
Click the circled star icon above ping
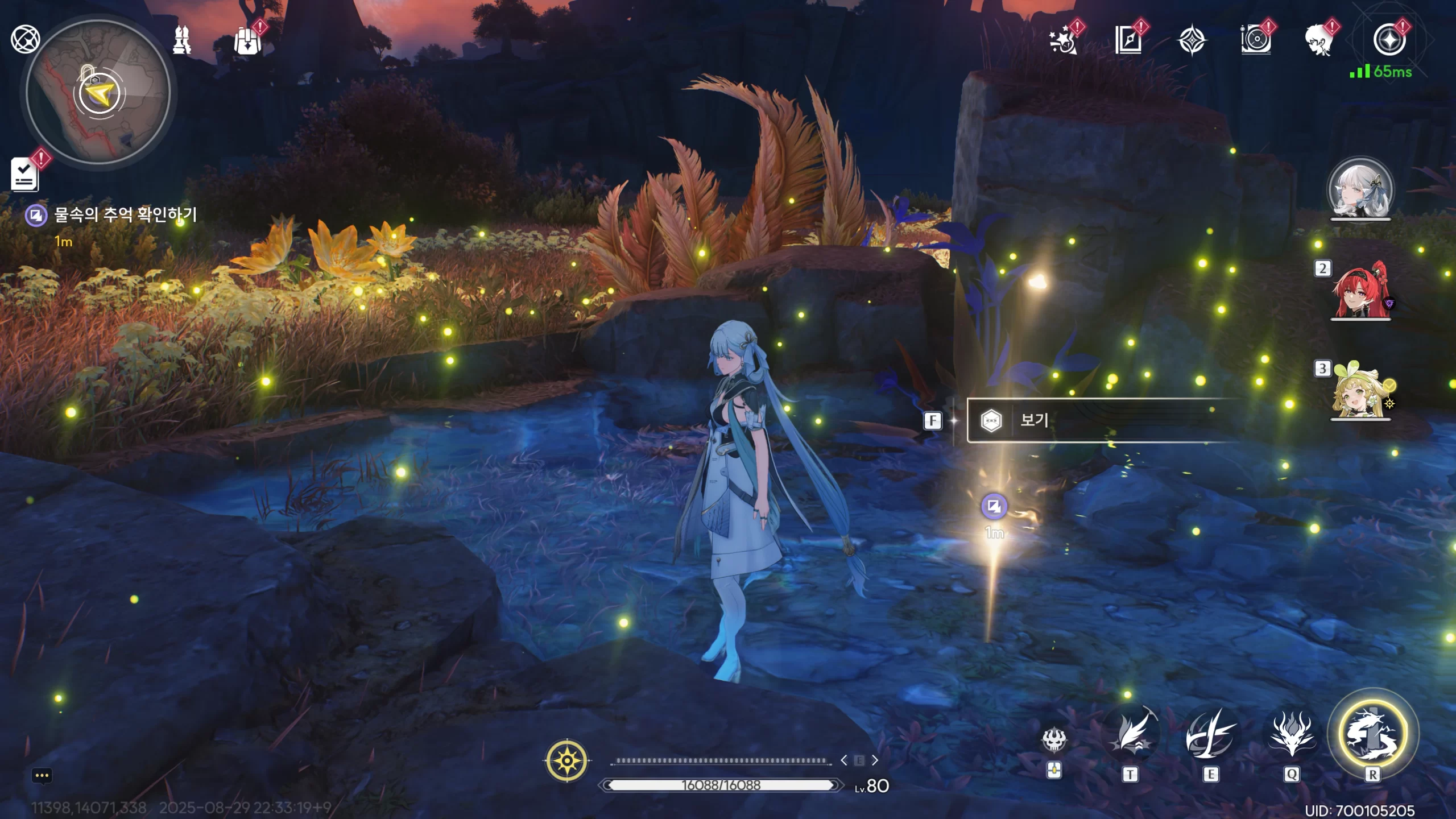[x=1389, y=40]
